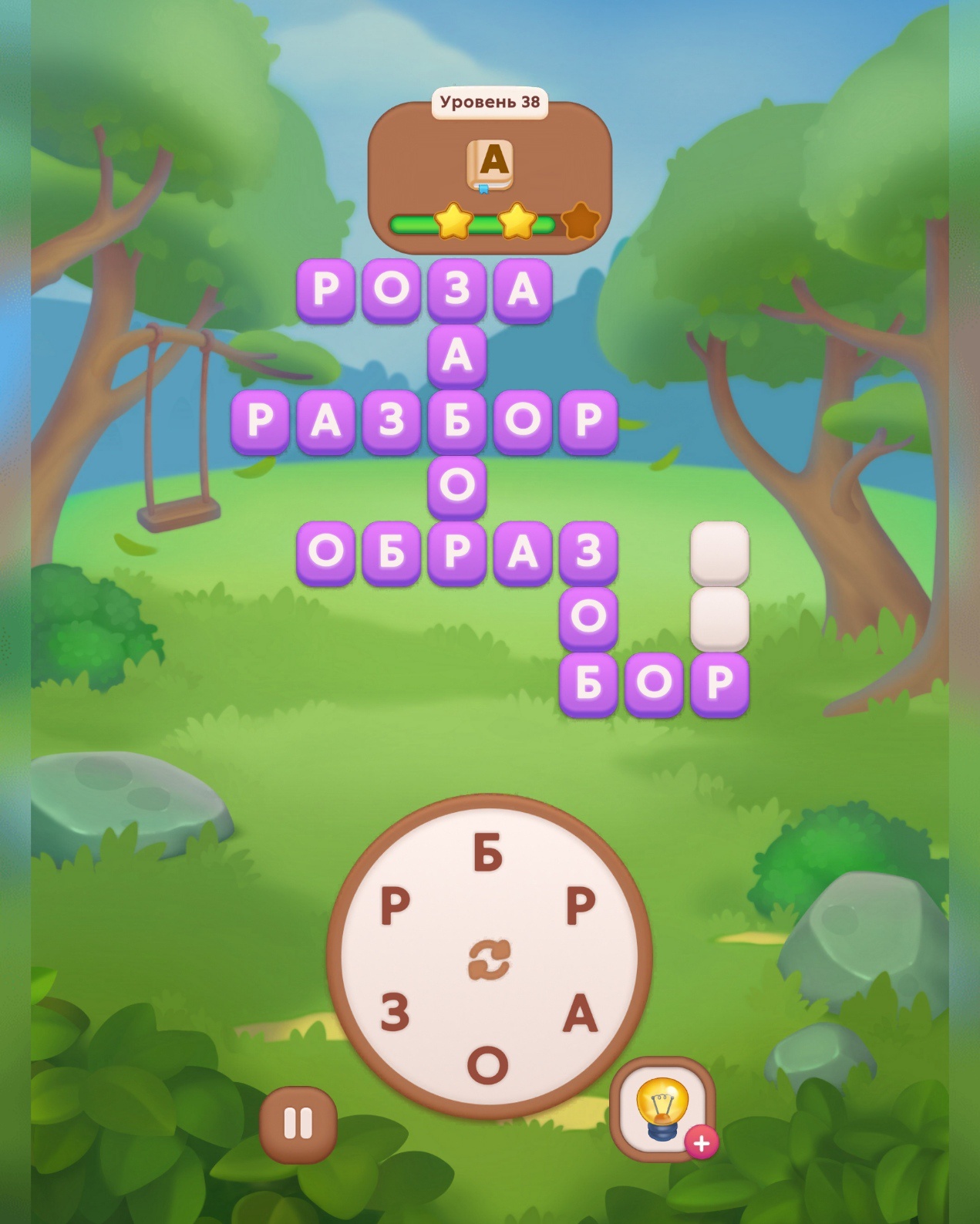Click the pink plus badge for more hints
Viewport: 980px width, 1224px height.
point(702,1143)
